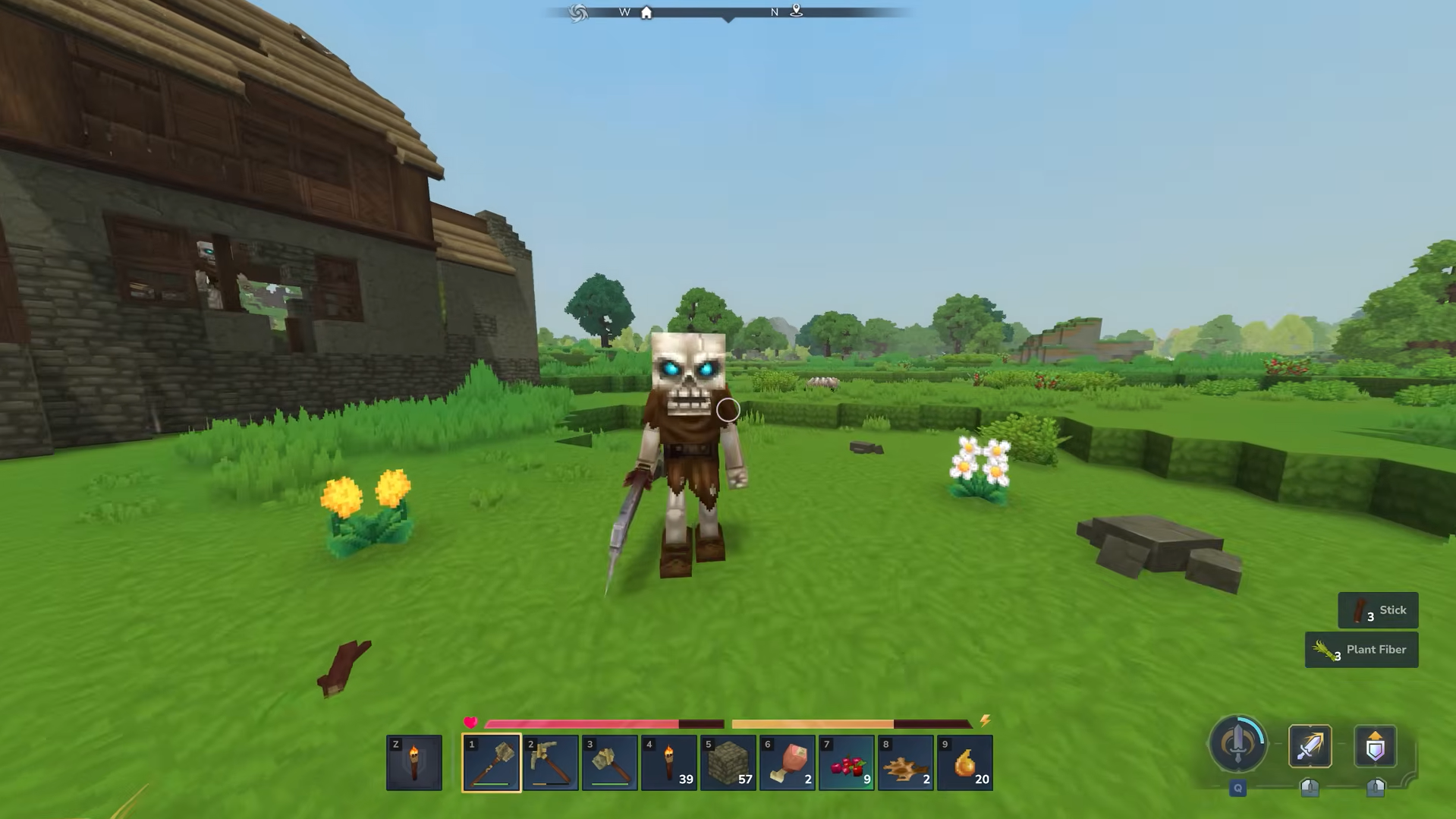Toggle the sword attack boost ability
1456x819 pixels.
1309,745
